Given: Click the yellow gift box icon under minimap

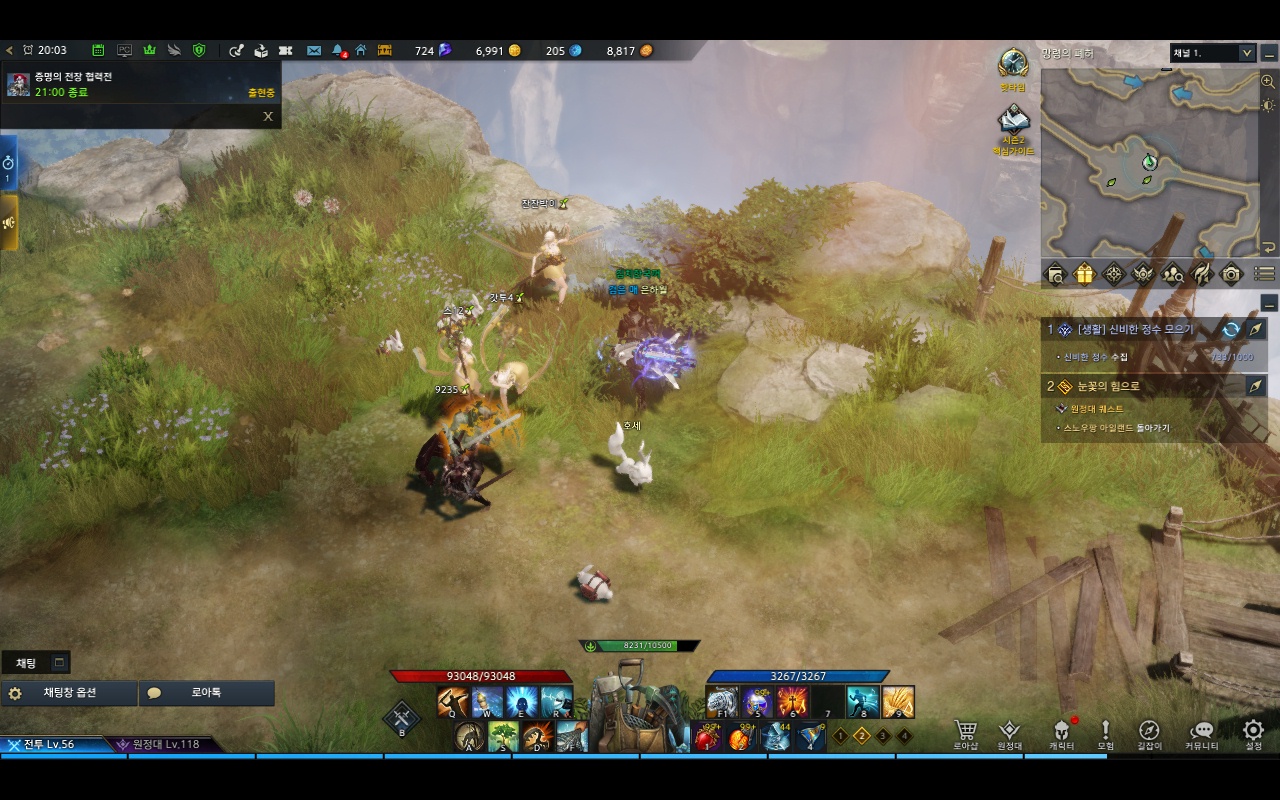Looking at the screenshot, I should pos(1084,273).
